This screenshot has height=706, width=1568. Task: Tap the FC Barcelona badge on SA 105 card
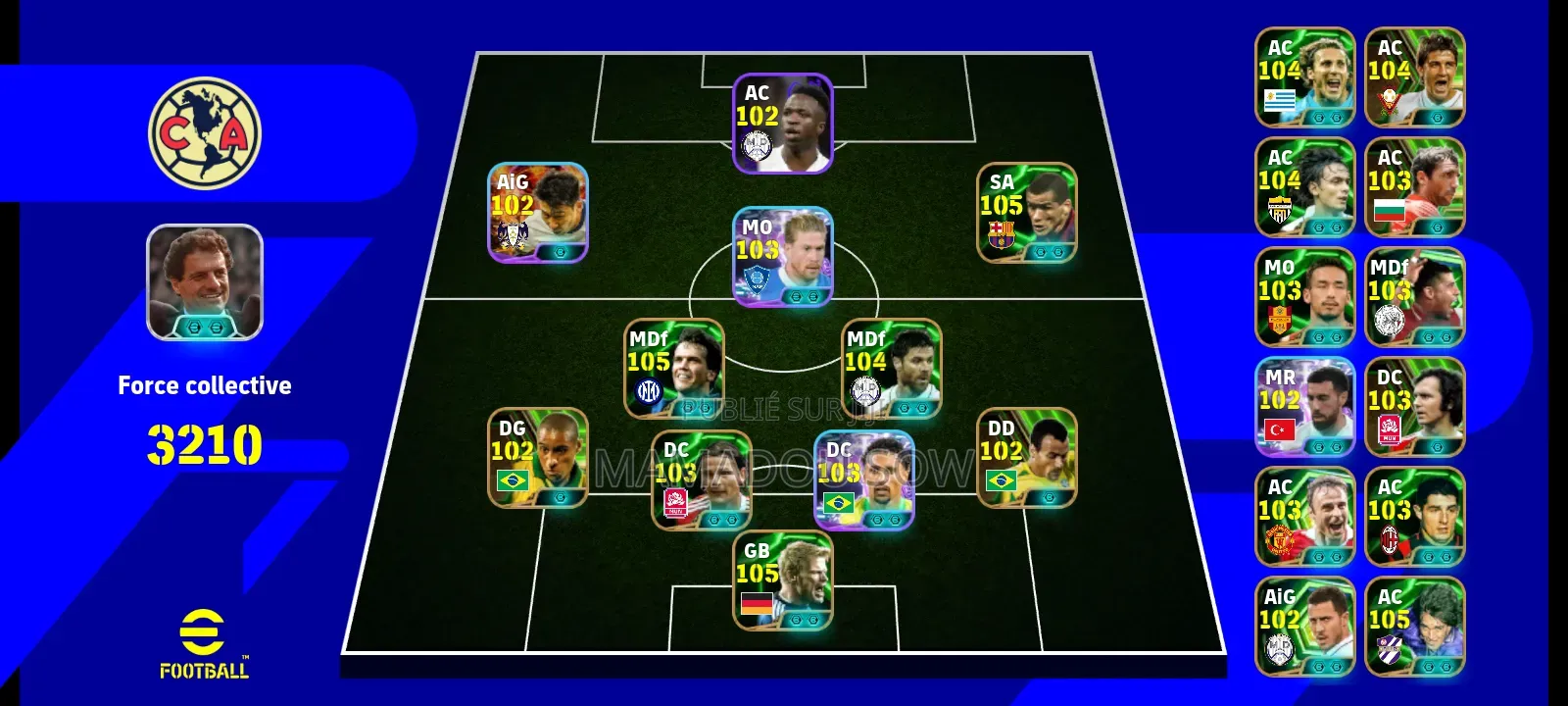tap(1002, 233)
